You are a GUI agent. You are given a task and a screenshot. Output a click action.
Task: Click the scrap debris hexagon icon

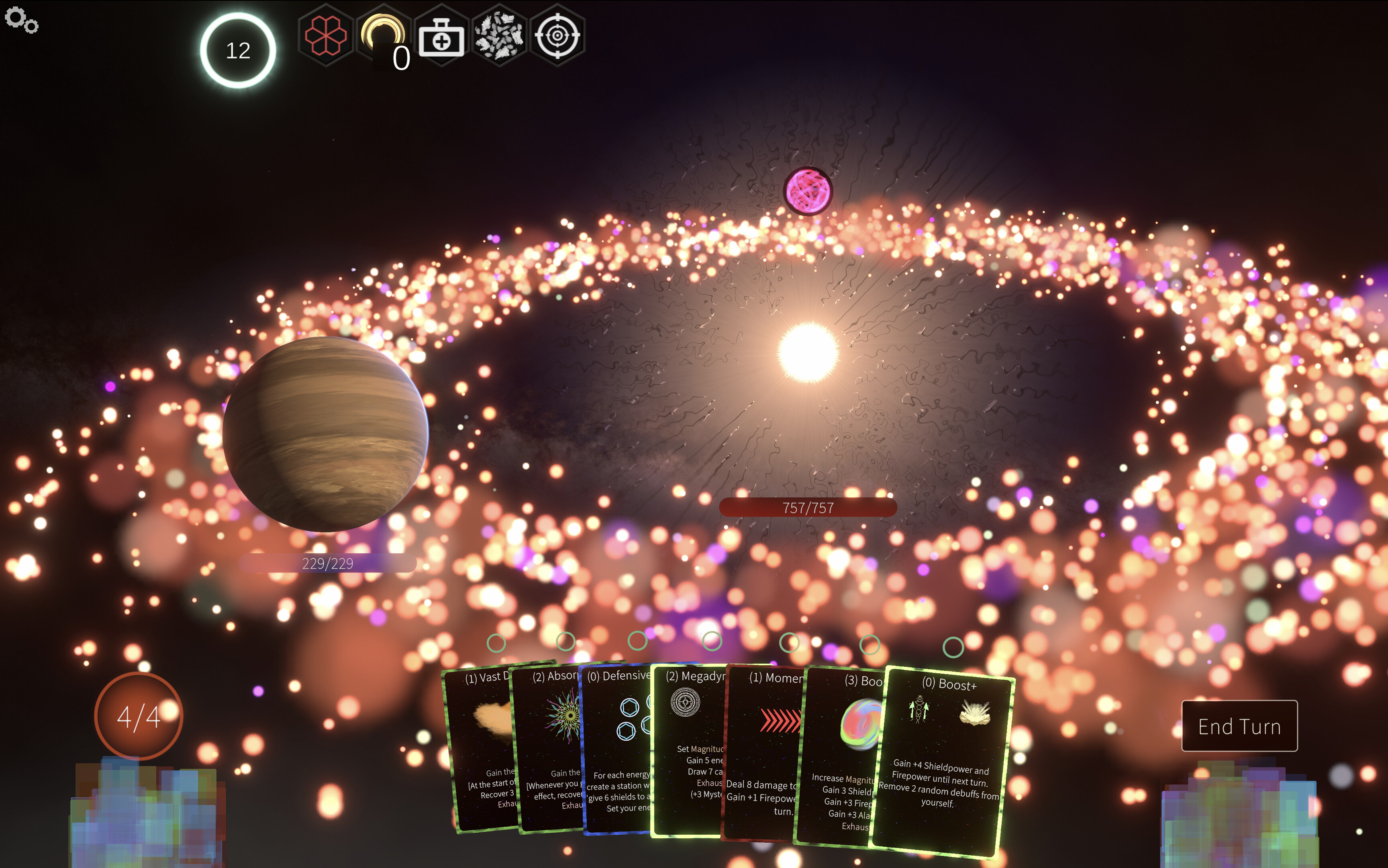click(x=500, y=36)
